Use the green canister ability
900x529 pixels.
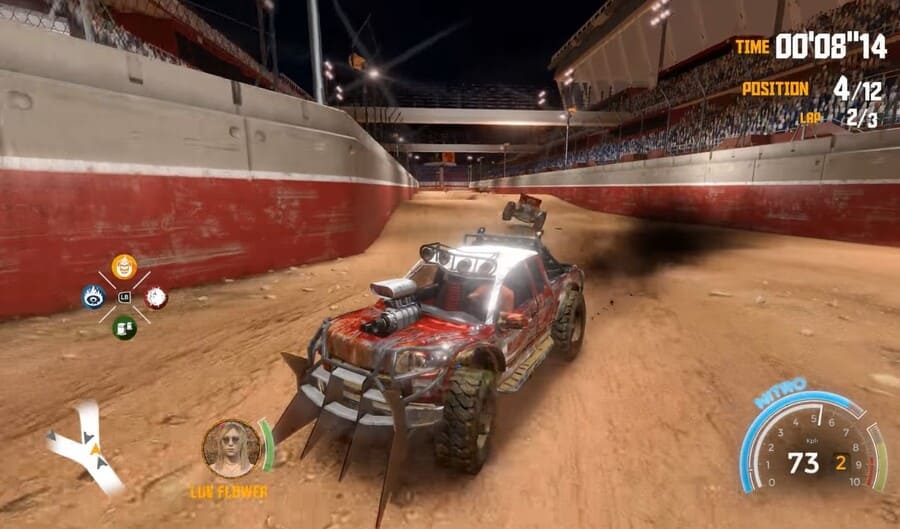[x=124, y=327]
